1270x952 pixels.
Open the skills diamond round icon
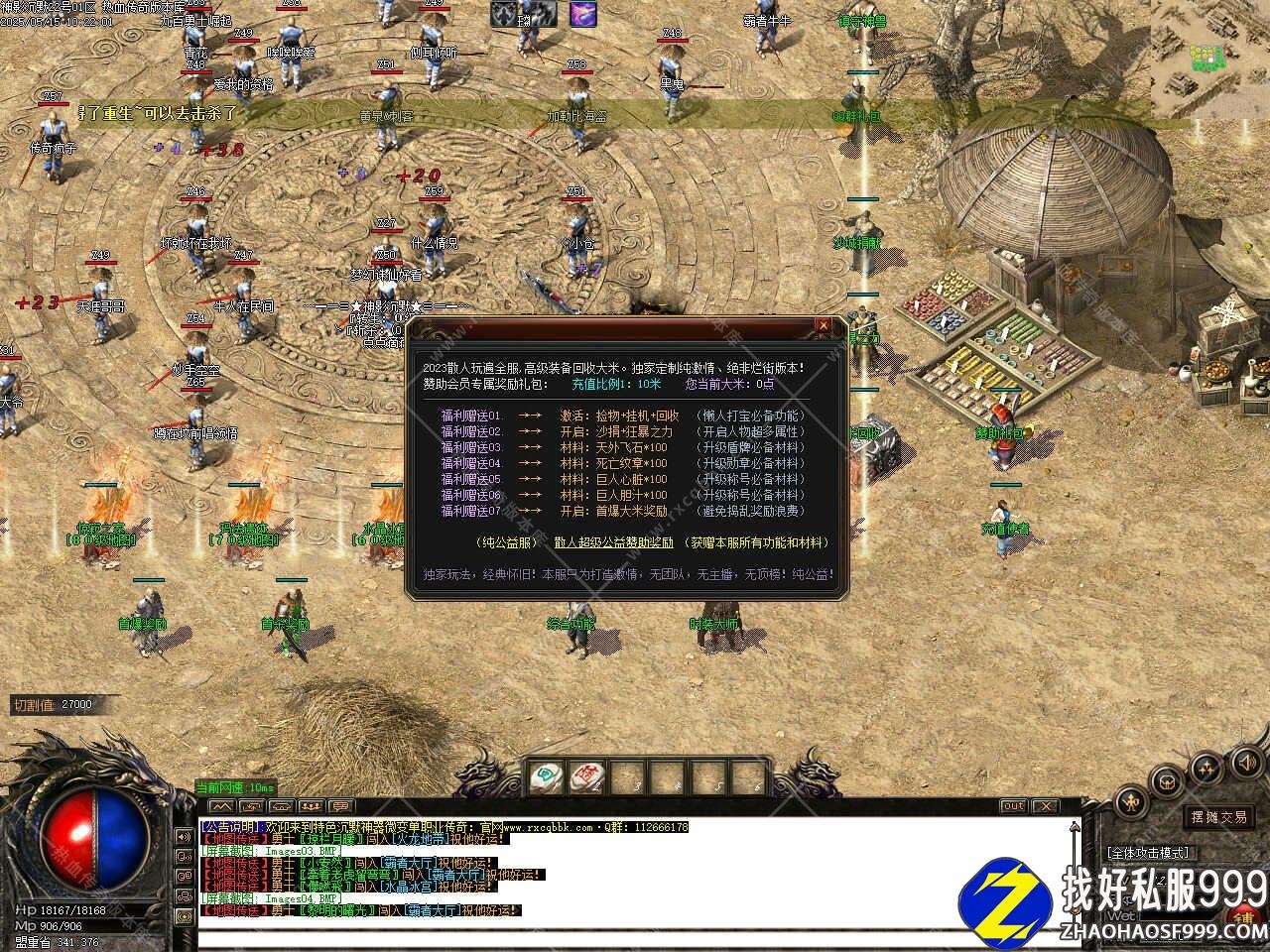tap(1206, 768)
